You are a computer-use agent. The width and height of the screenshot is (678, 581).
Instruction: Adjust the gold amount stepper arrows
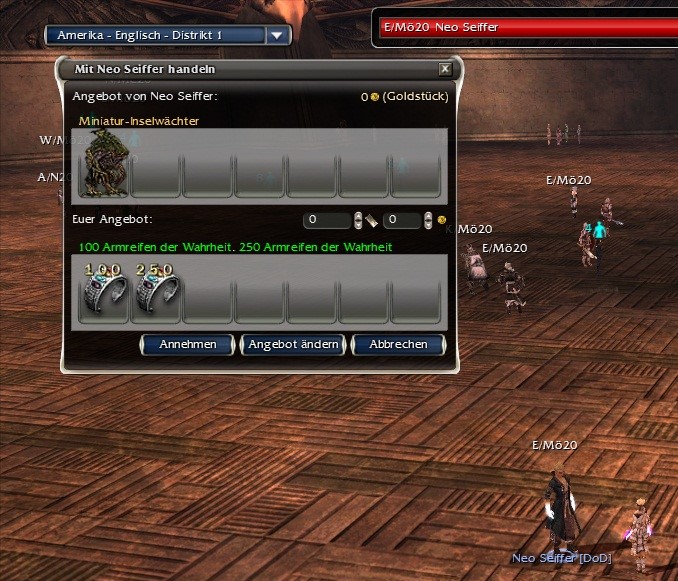point(428,219)
